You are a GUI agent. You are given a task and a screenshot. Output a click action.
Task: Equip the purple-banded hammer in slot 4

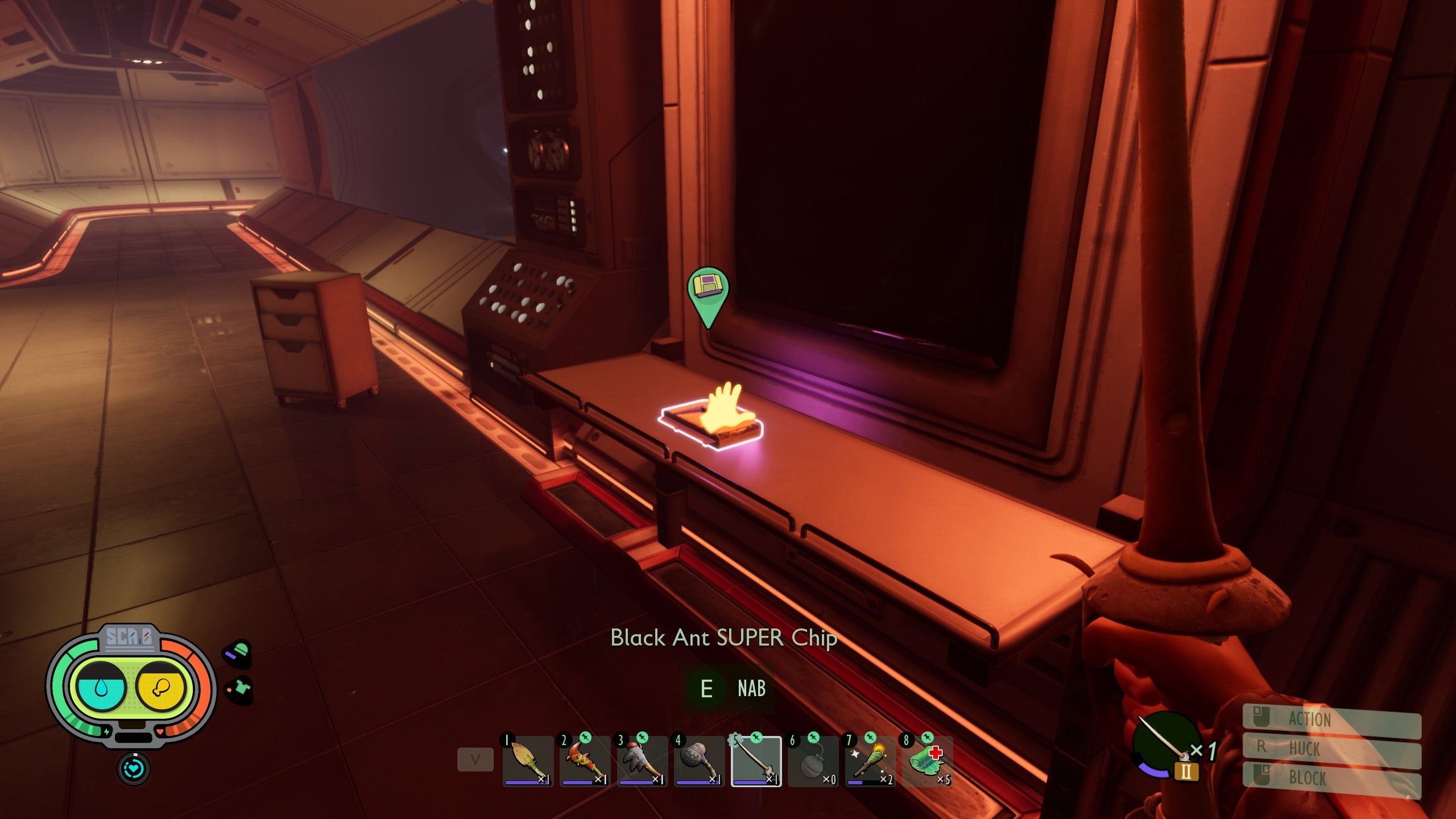tap(698, 761)
